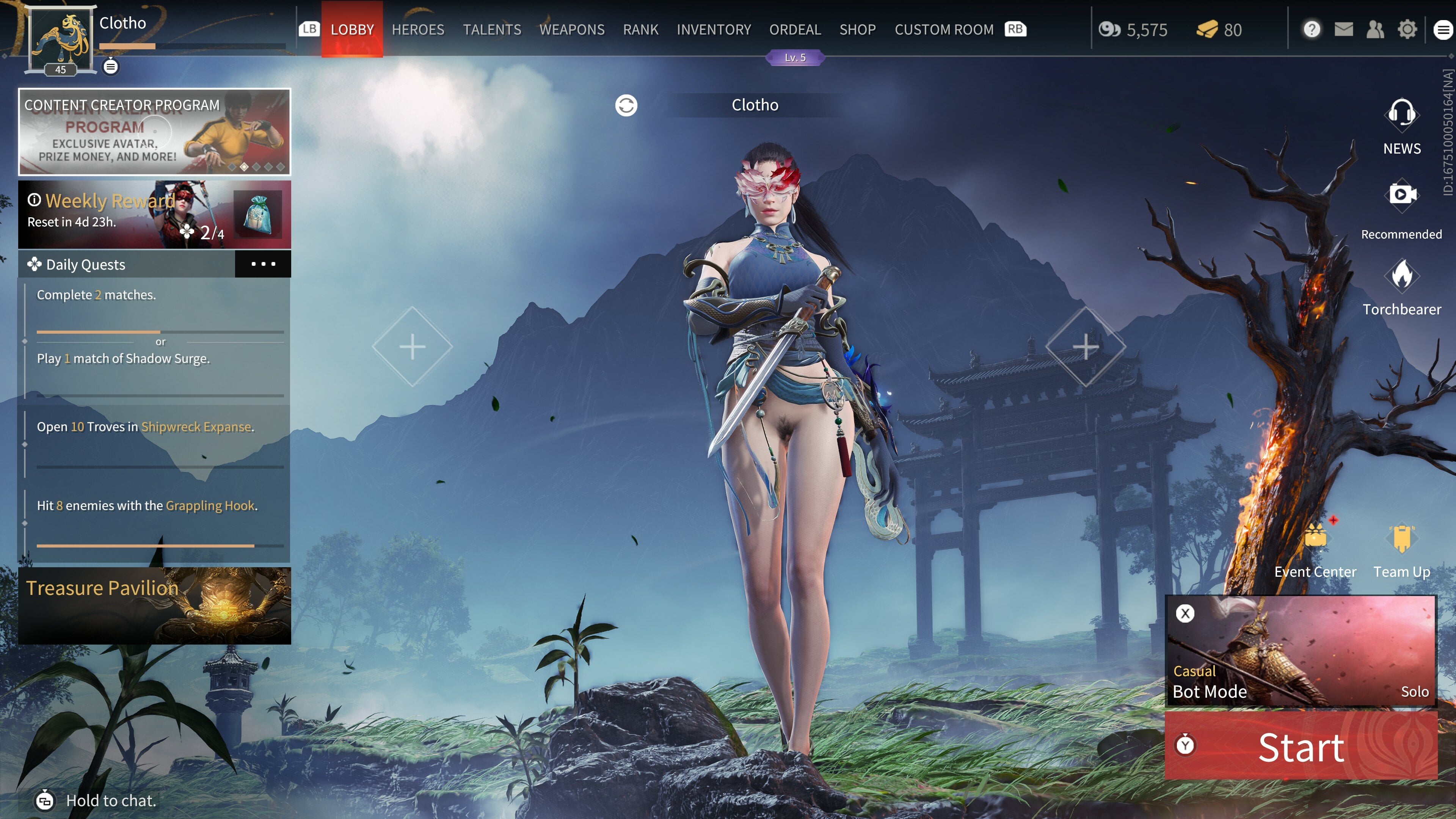Screen dimensions: 1456x819
Task: Open the RANK tab
Action: coord(640,30)
